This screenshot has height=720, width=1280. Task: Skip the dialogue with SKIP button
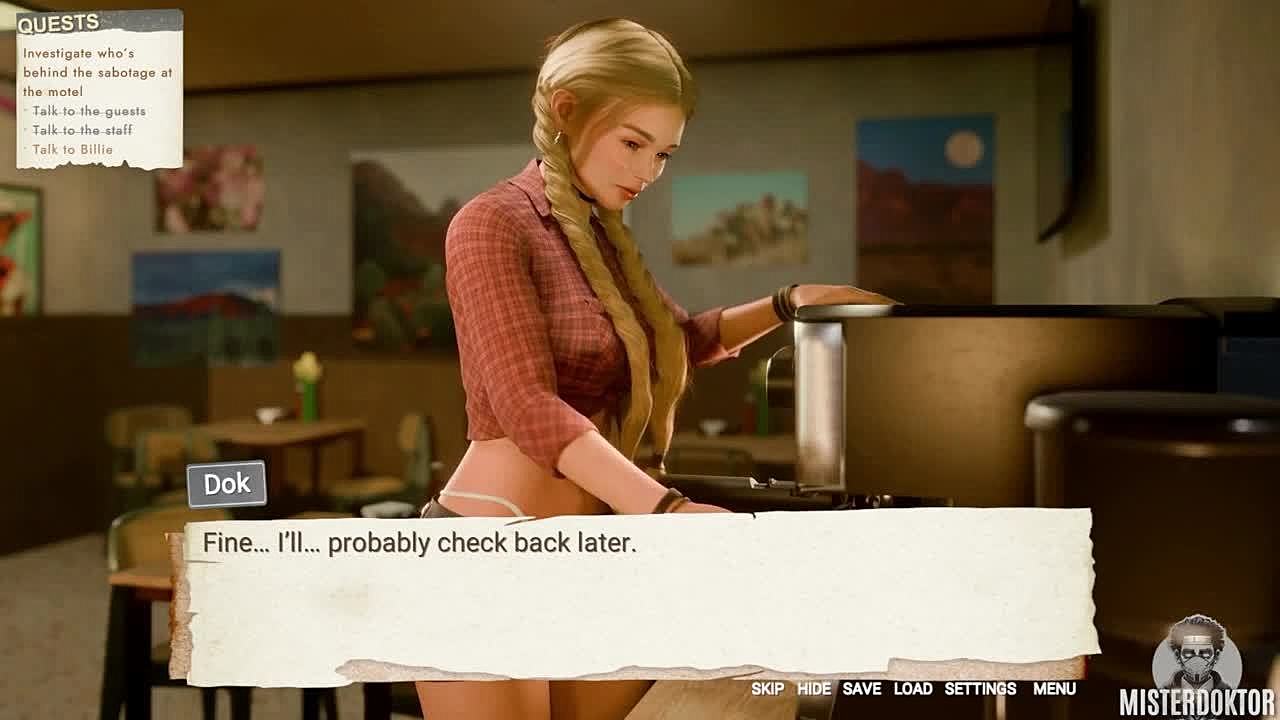[x=767, y=689]
